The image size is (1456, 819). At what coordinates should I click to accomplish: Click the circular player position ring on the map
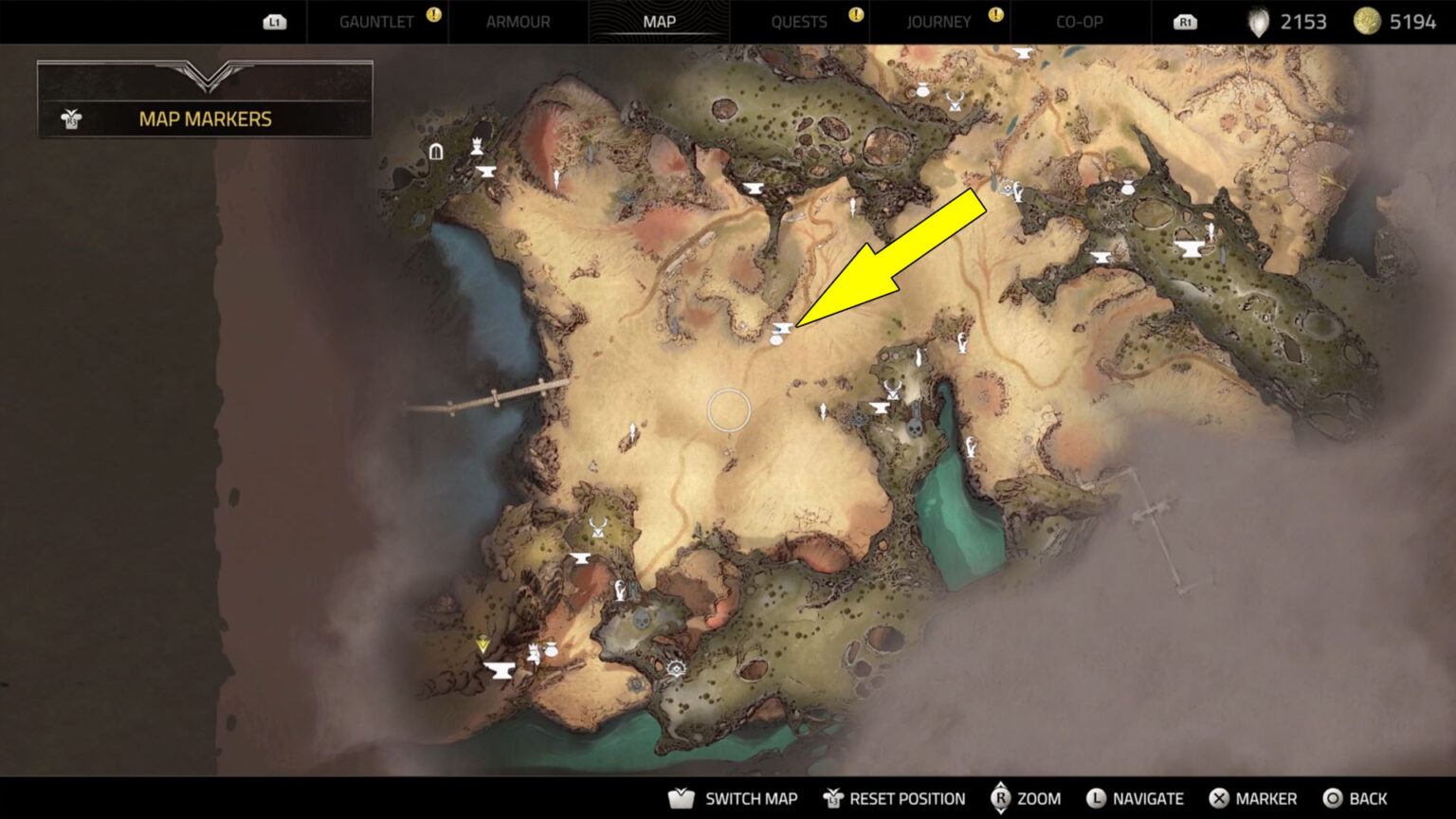728,409
